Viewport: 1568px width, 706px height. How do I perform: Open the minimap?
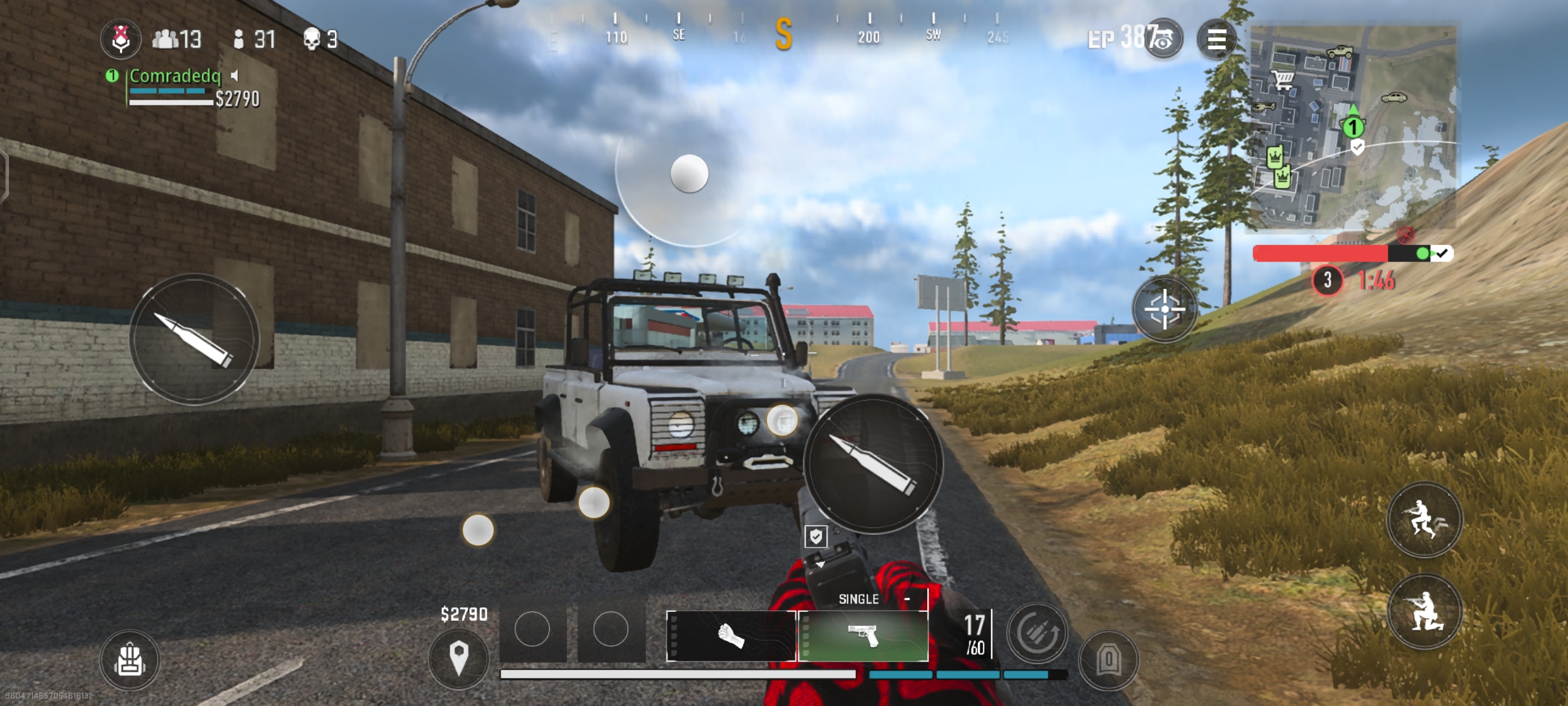coord(1352,127)
